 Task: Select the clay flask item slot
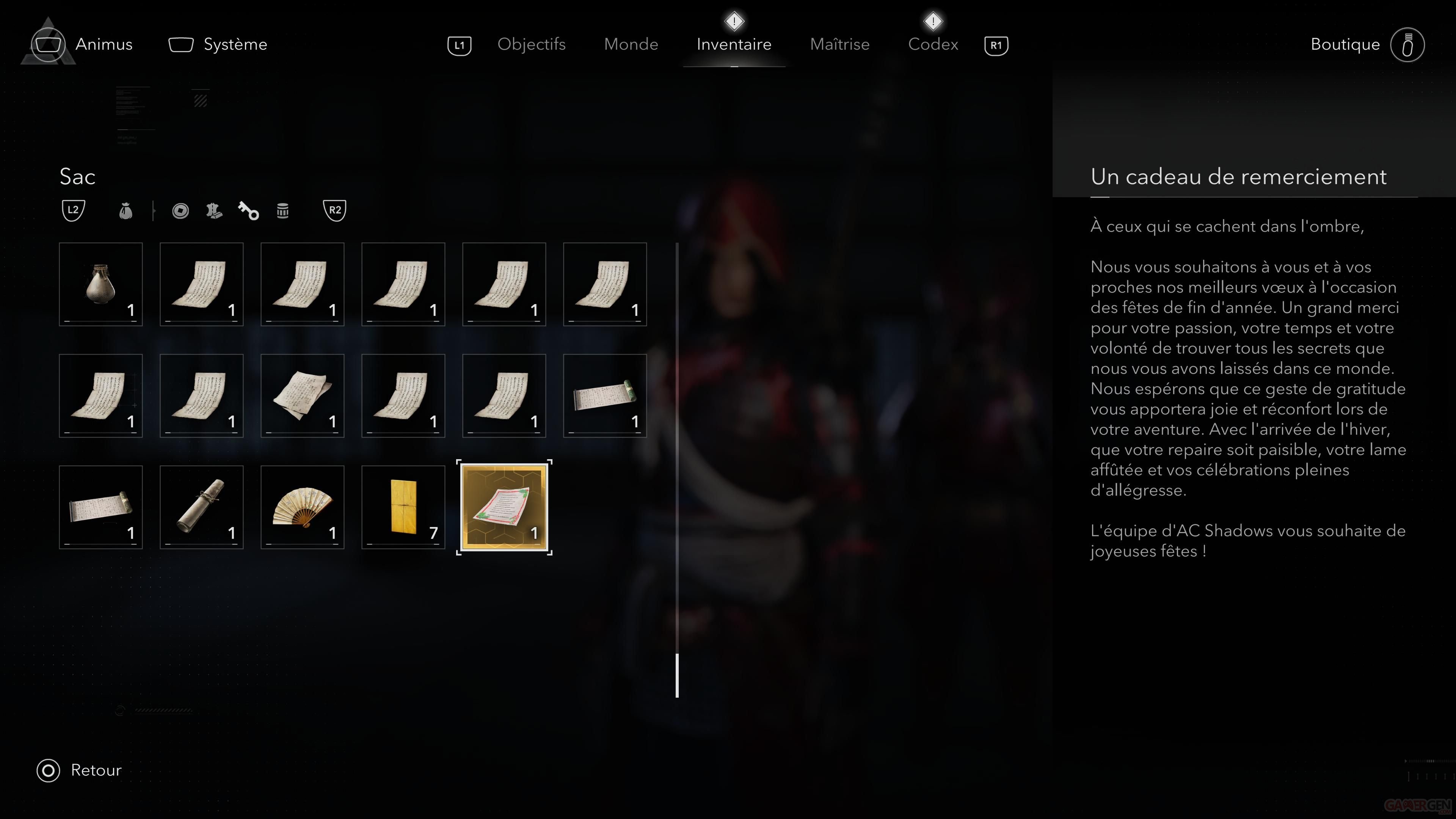click(x=100, y=284)
